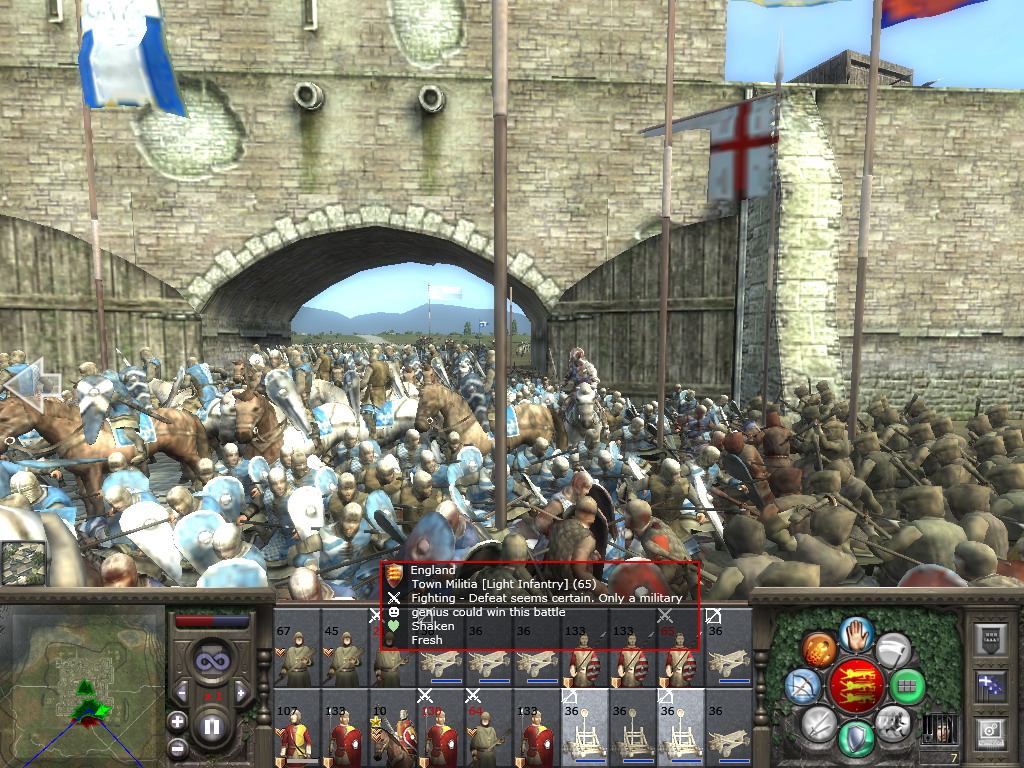Toggle the shield guard mode command

[856, 738]
